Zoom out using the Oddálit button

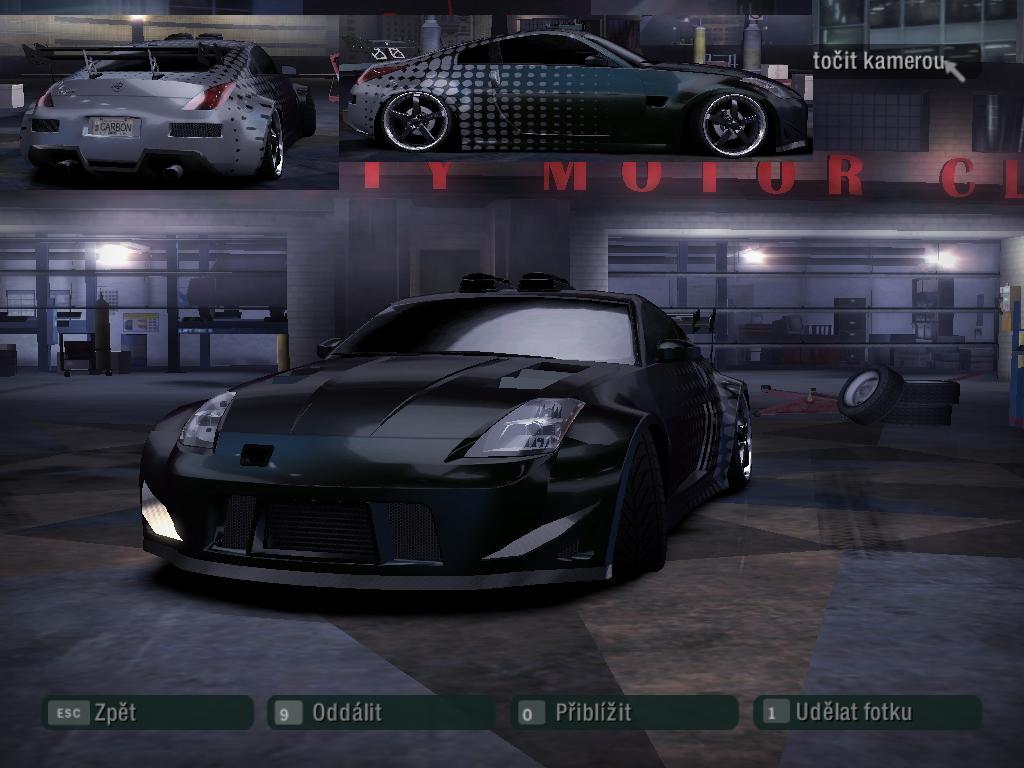click(x=380, y=713)
